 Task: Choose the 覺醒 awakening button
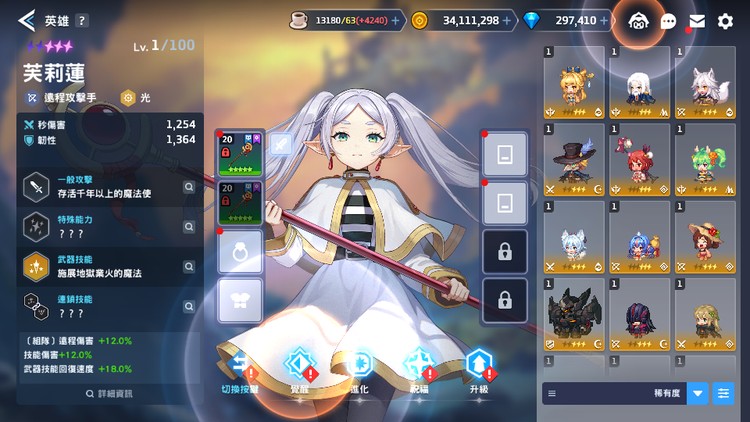299,366
